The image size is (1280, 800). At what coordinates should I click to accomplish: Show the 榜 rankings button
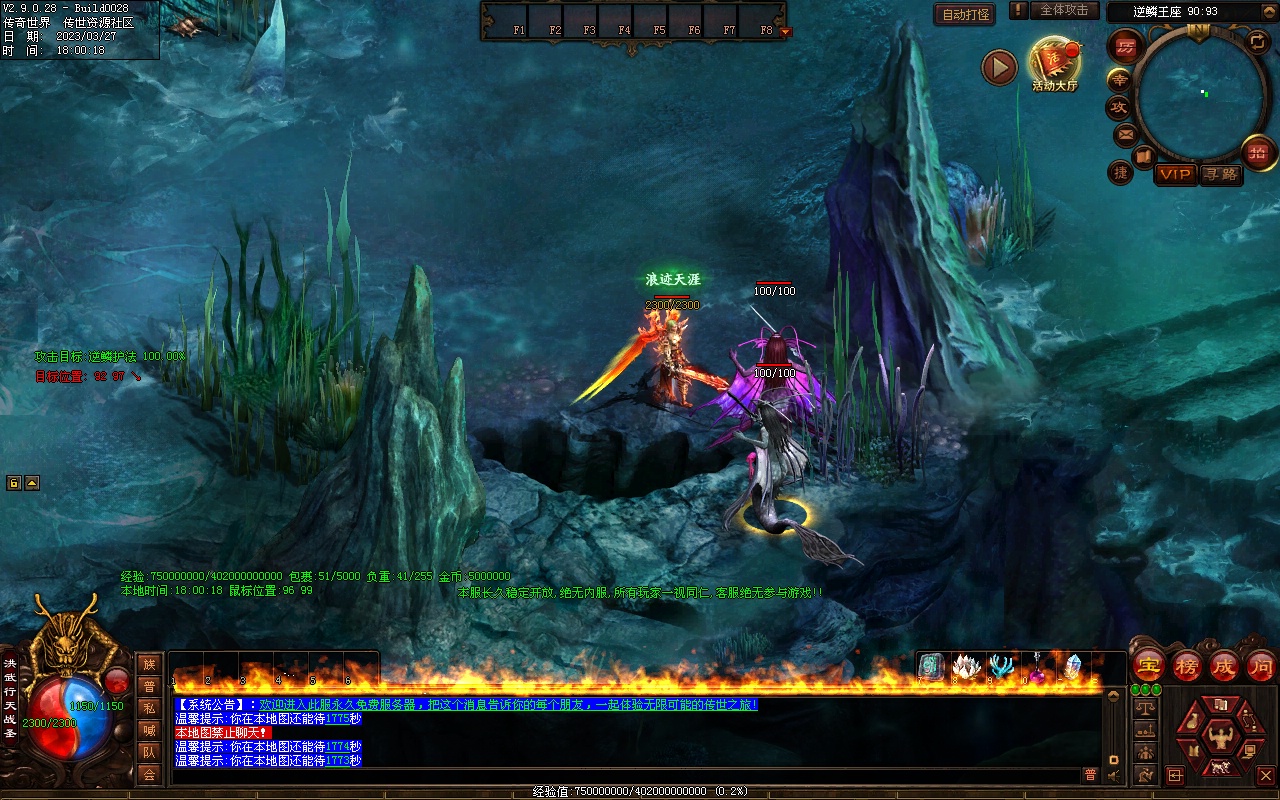(1187, 665)
